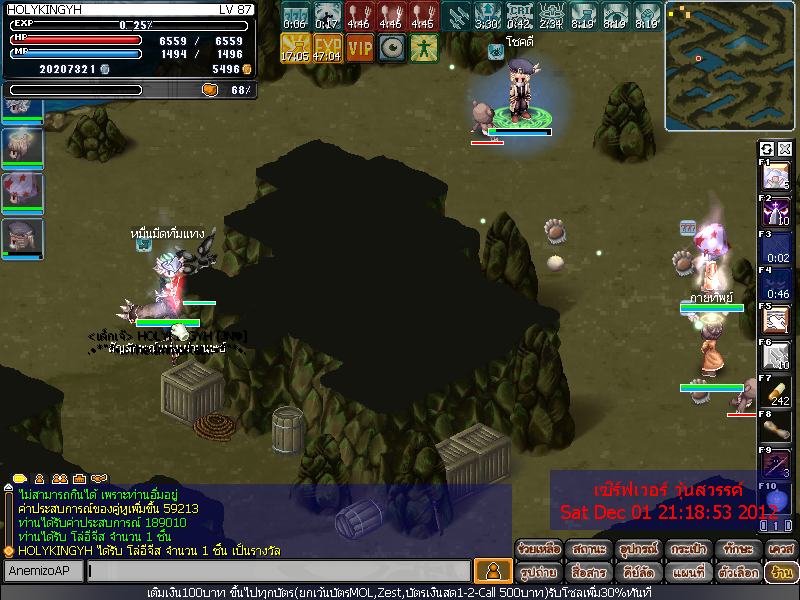
Task: Open the ช่วยเหลือ (Help) menu
Action: [x=538, y=549]
